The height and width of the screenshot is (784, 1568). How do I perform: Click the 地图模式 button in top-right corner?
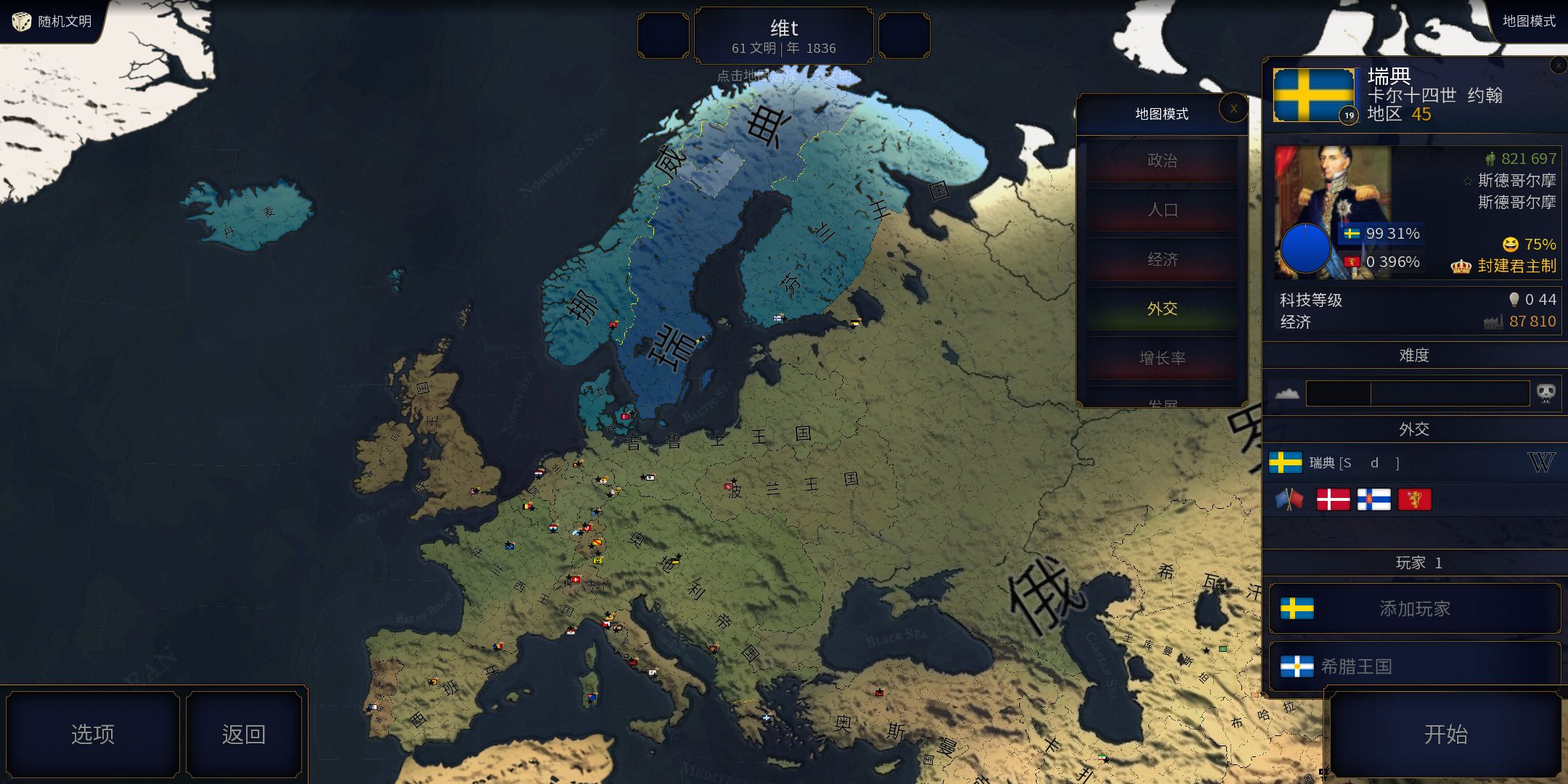(1528, 21)
